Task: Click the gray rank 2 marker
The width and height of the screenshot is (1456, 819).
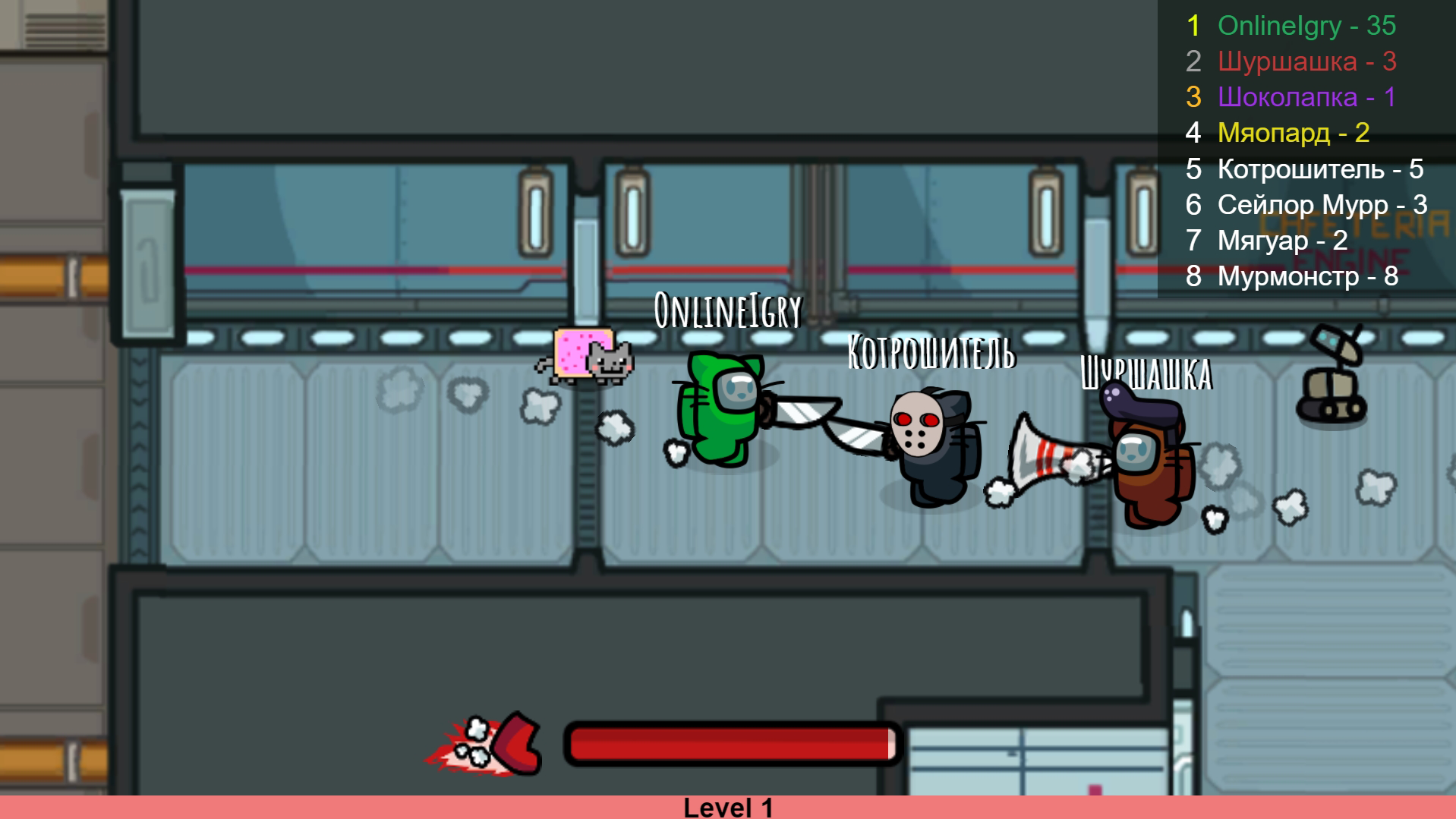Action: (x=1193, y=61)
